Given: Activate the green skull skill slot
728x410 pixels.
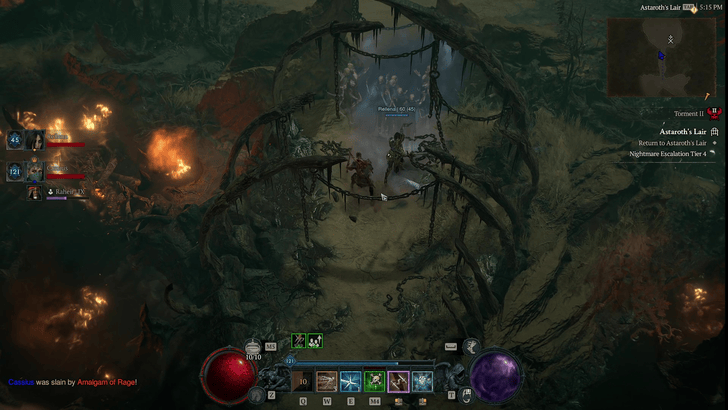Looking at the screenshot, I should pyautogui.click(x=375, y=381).
